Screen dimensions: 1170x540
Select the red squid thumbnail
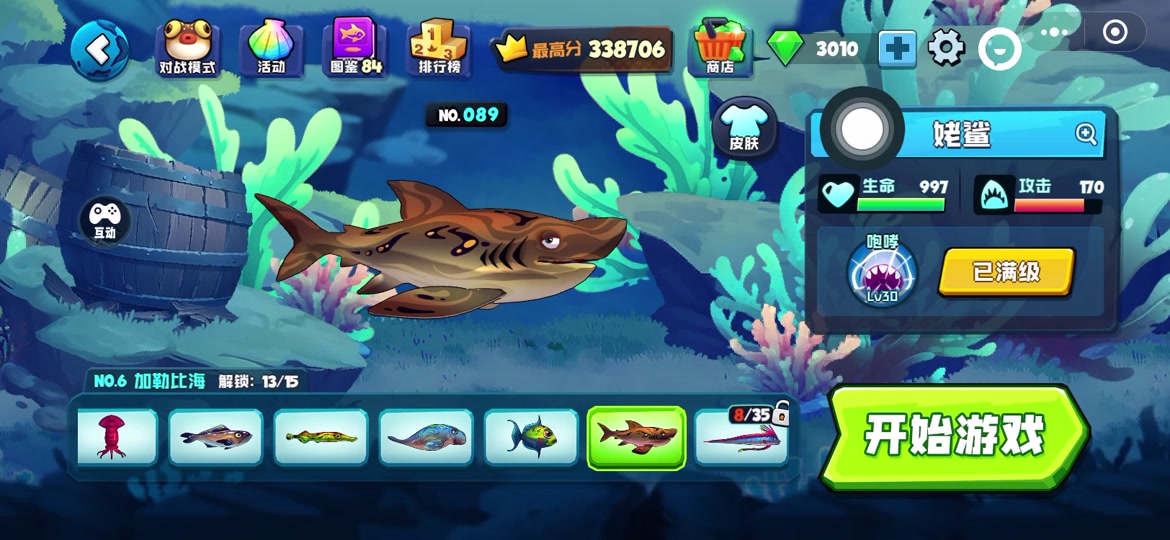coord(113,437)
